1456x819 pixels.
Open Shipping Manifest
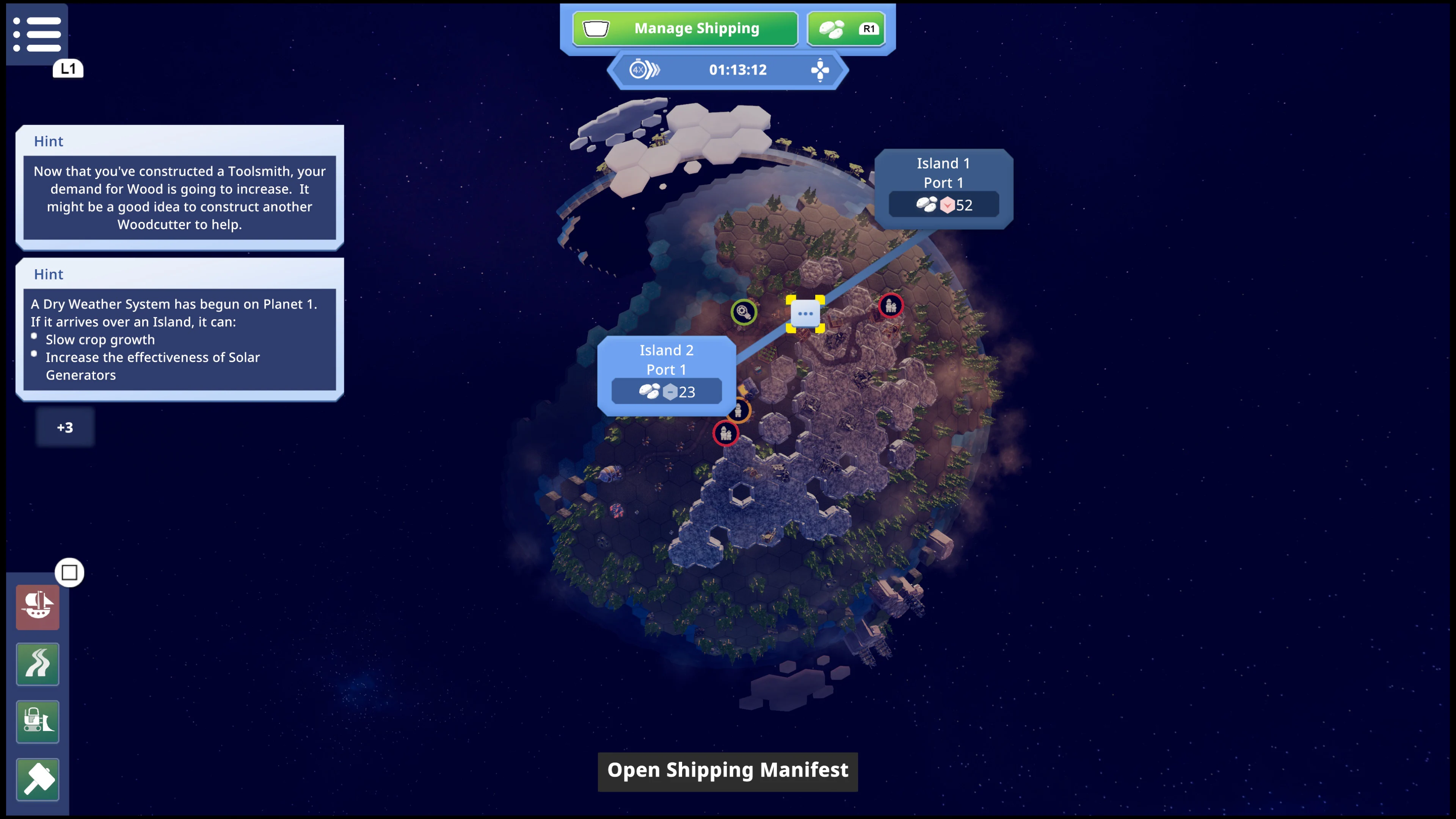point(728,771)
